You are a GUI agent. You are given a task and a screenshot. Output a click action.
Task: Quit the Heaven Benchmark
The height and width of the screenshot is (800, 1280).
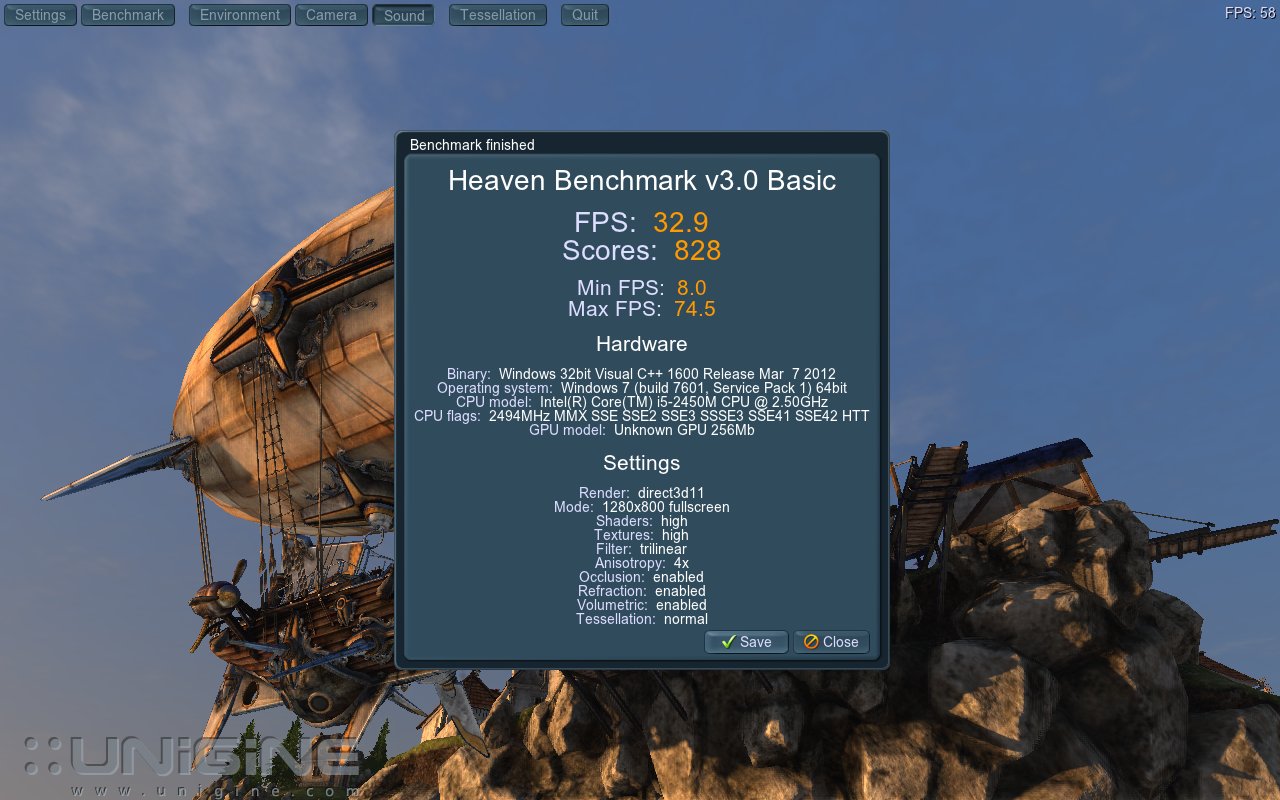point(584,15)
